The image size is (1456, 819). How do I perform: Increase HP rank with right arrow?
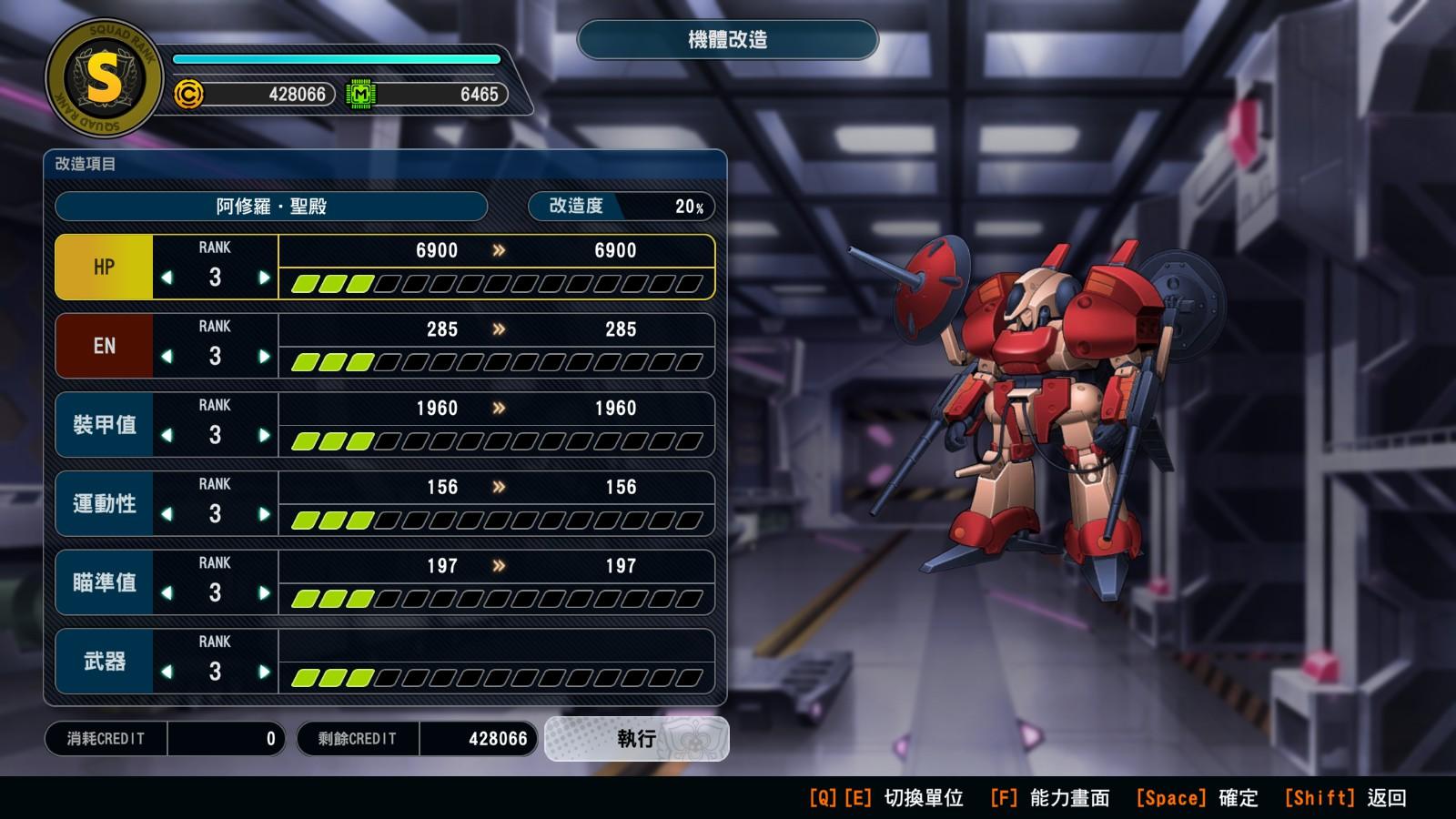[x=264, y=278]
